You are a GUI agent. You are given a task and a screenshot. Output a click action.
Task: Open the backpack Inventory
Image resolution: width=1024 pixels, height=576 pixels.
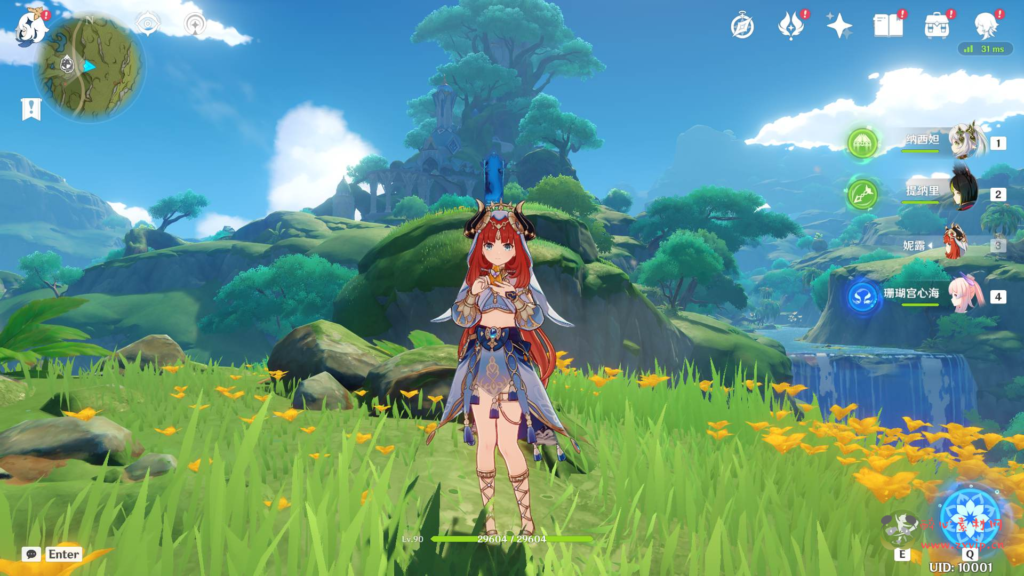coord(937,26)
